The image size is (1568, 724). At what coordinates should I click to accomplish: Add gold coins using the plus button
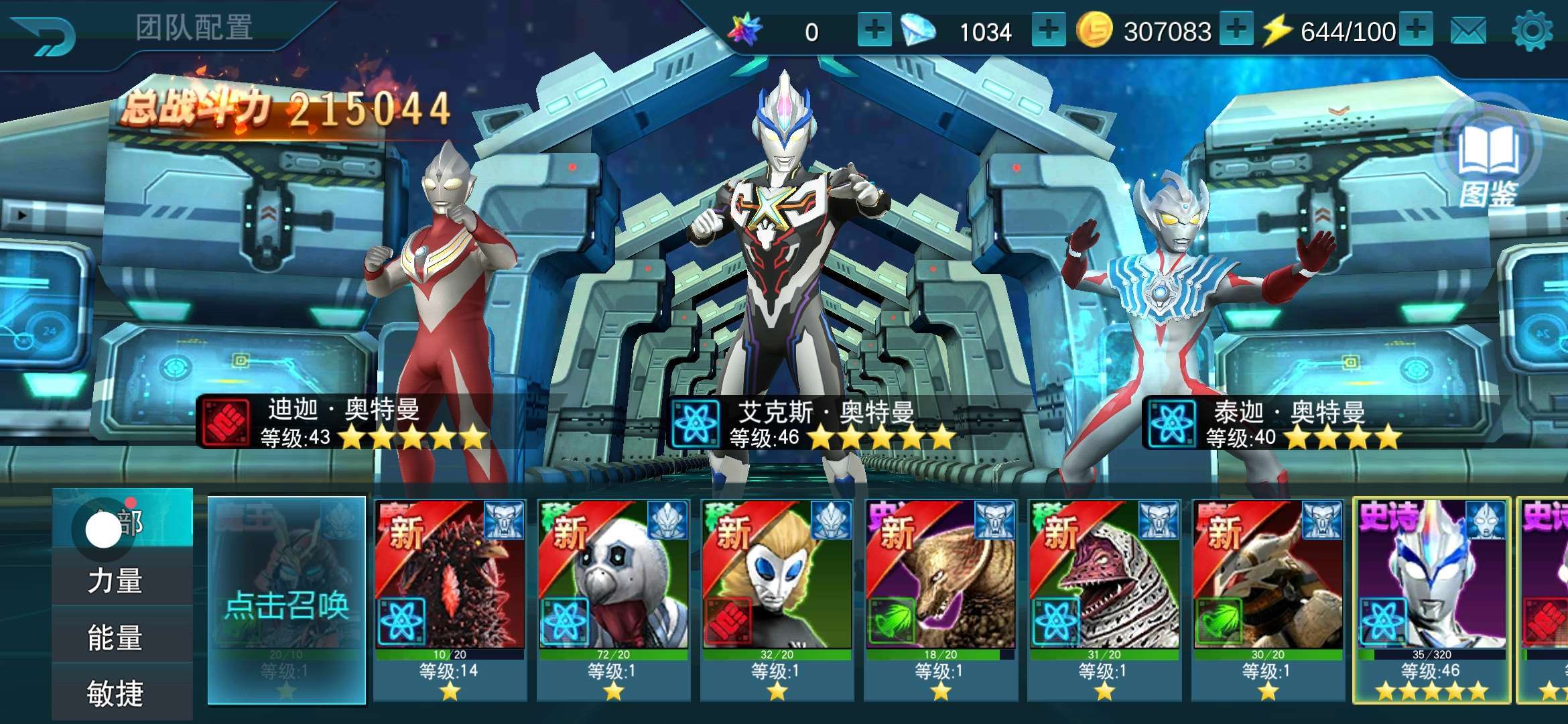pos(1236,30)
